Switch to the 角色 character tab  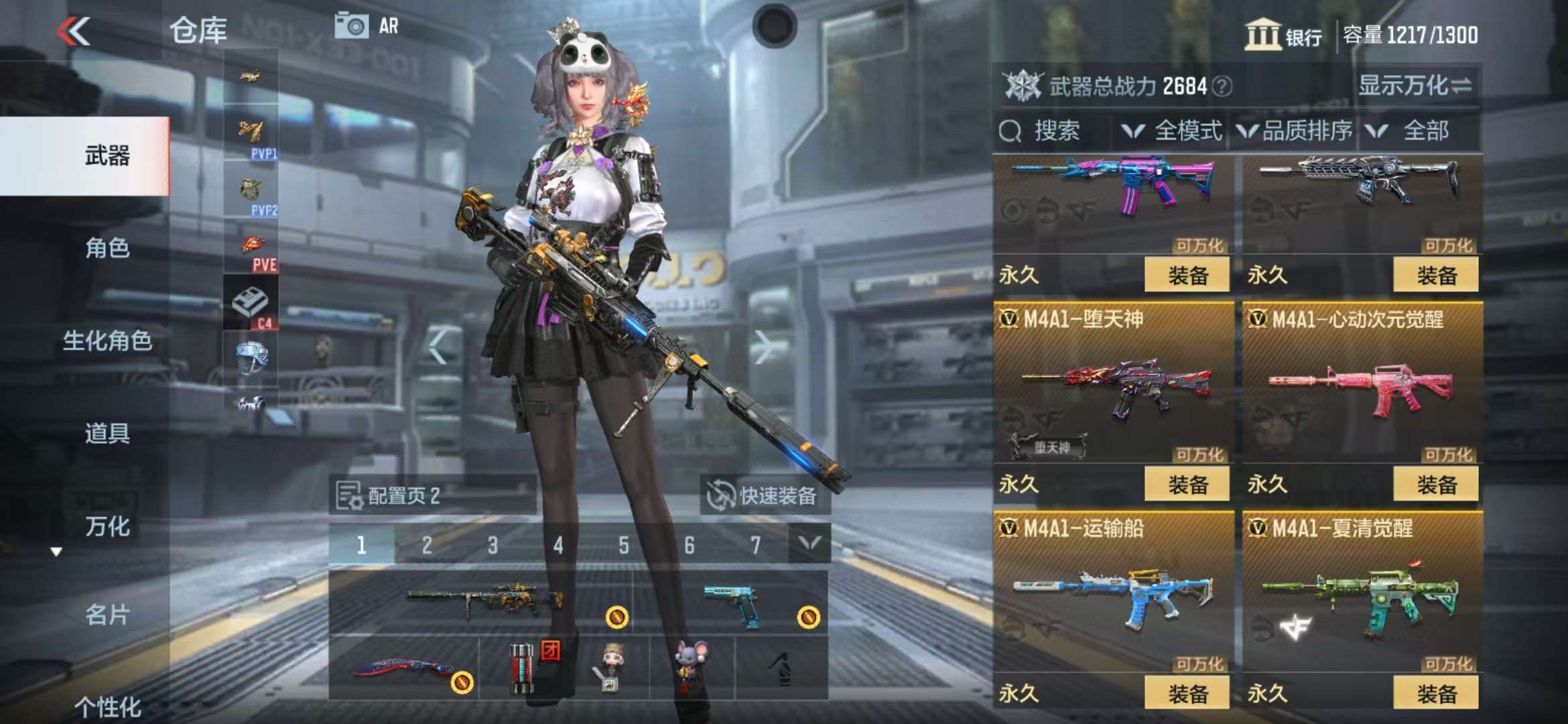(x=107, y=248)
